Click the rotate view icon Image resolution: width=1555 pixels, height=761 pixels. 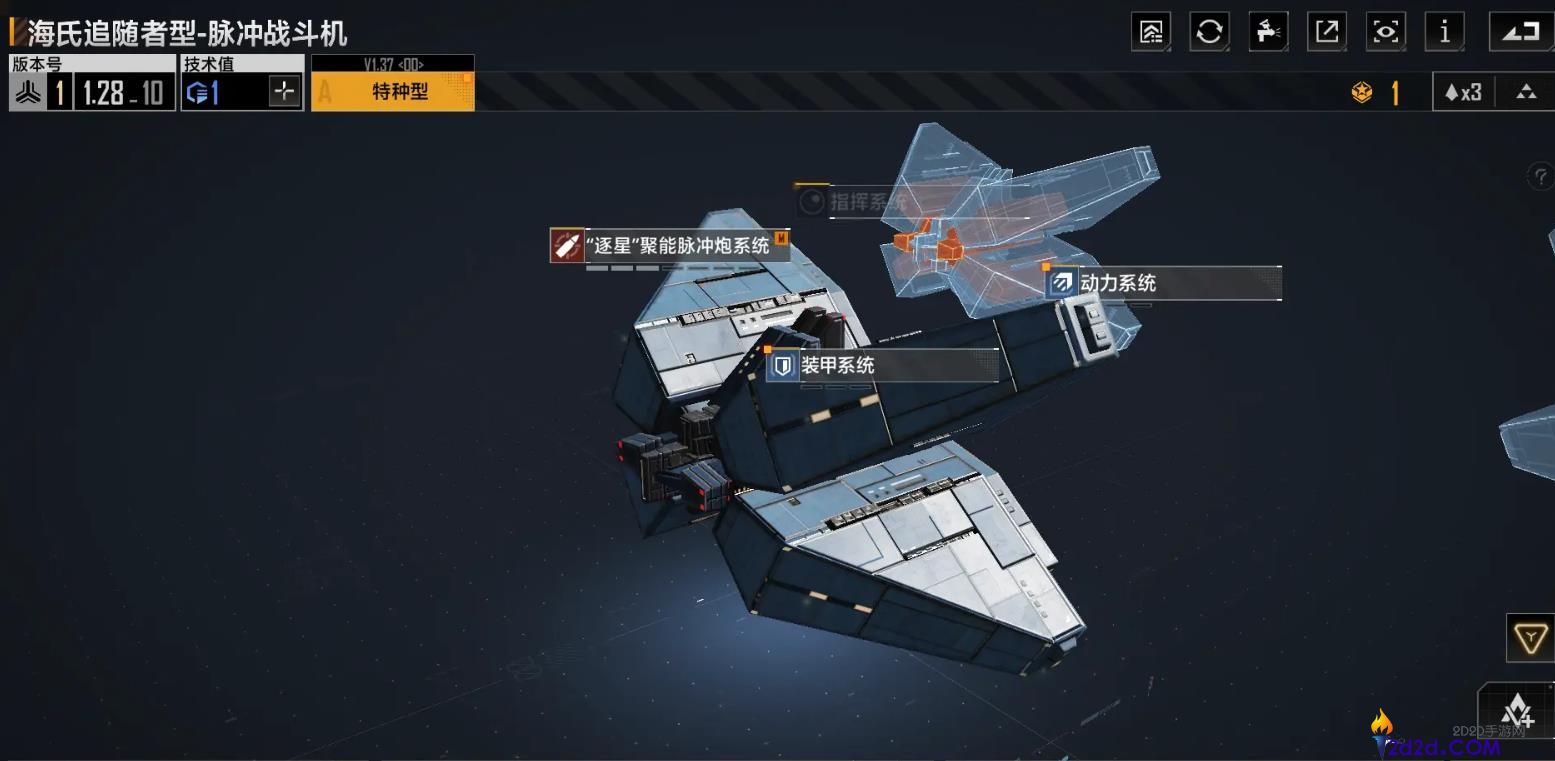pos(1520,31)
